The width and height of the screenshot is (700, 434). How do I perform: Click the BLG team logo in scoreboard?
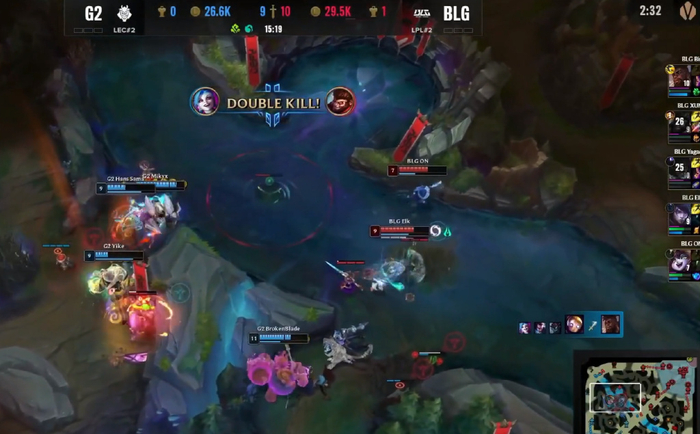tap(422, 14)
